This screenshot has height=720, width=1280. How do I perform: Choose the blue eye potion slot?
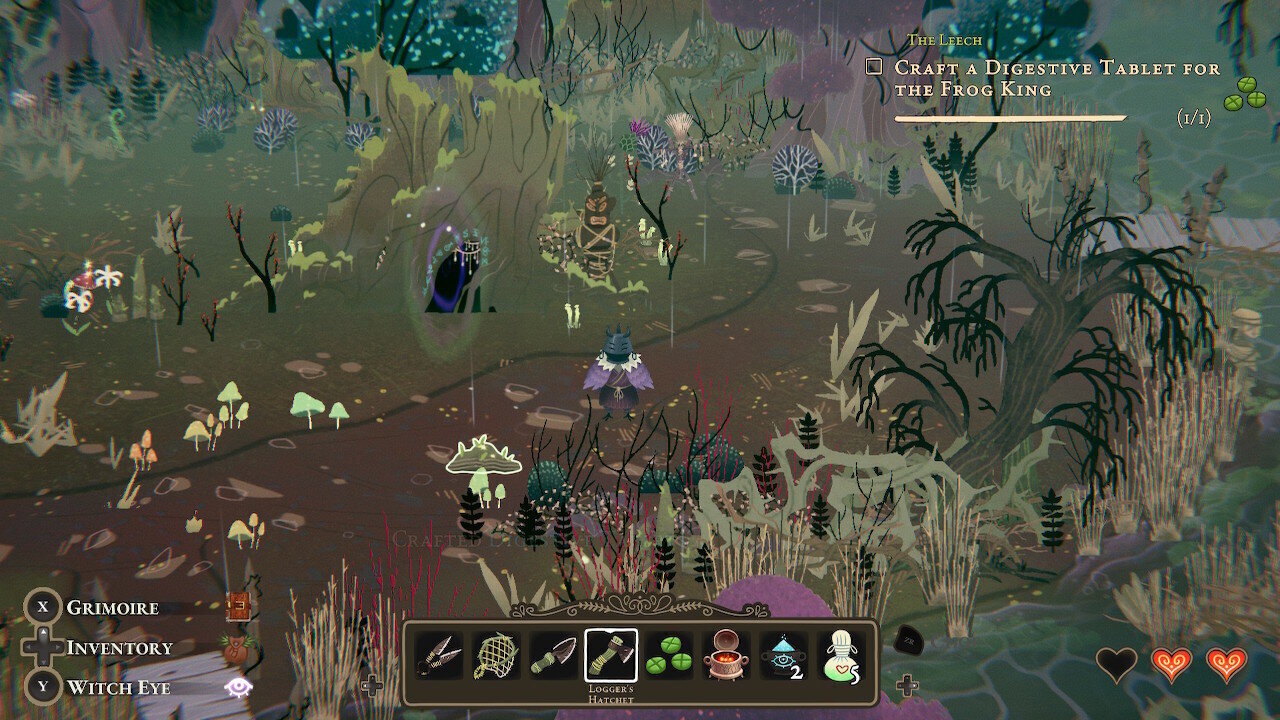pos(783,655)
